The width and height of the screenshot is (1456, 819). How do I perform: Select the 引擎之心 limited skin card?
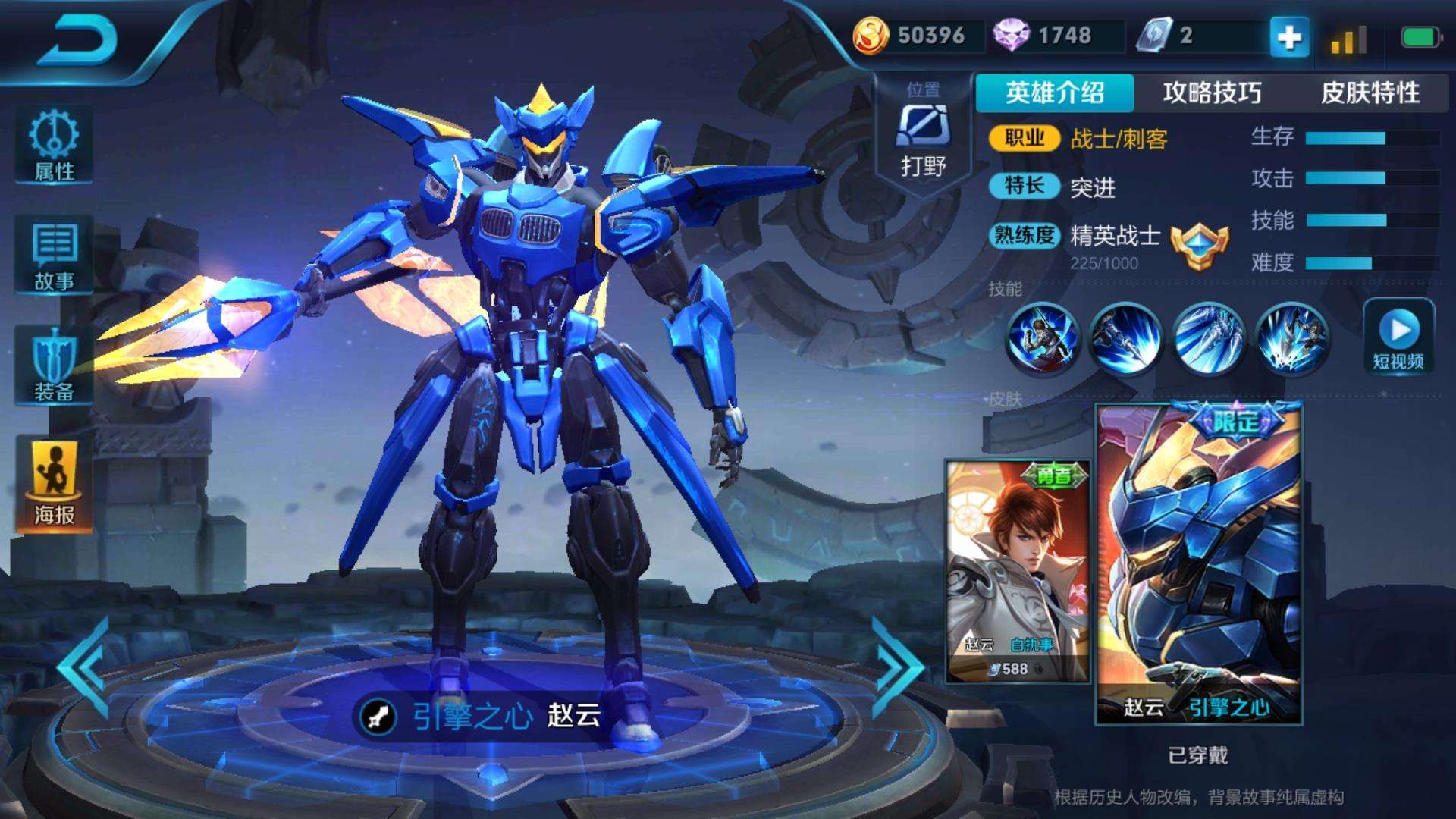[1198, 563]
